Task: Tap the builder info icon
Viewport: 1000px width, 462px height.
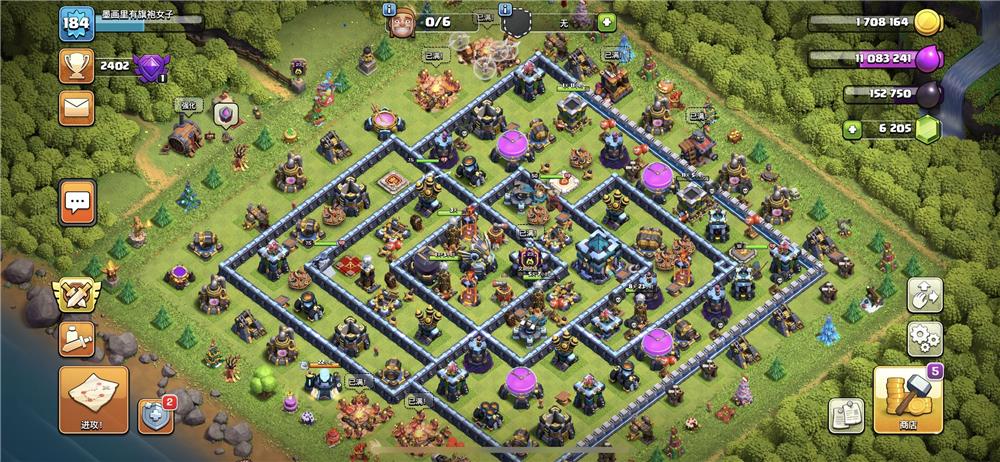Action: click(x=393, y=10)
